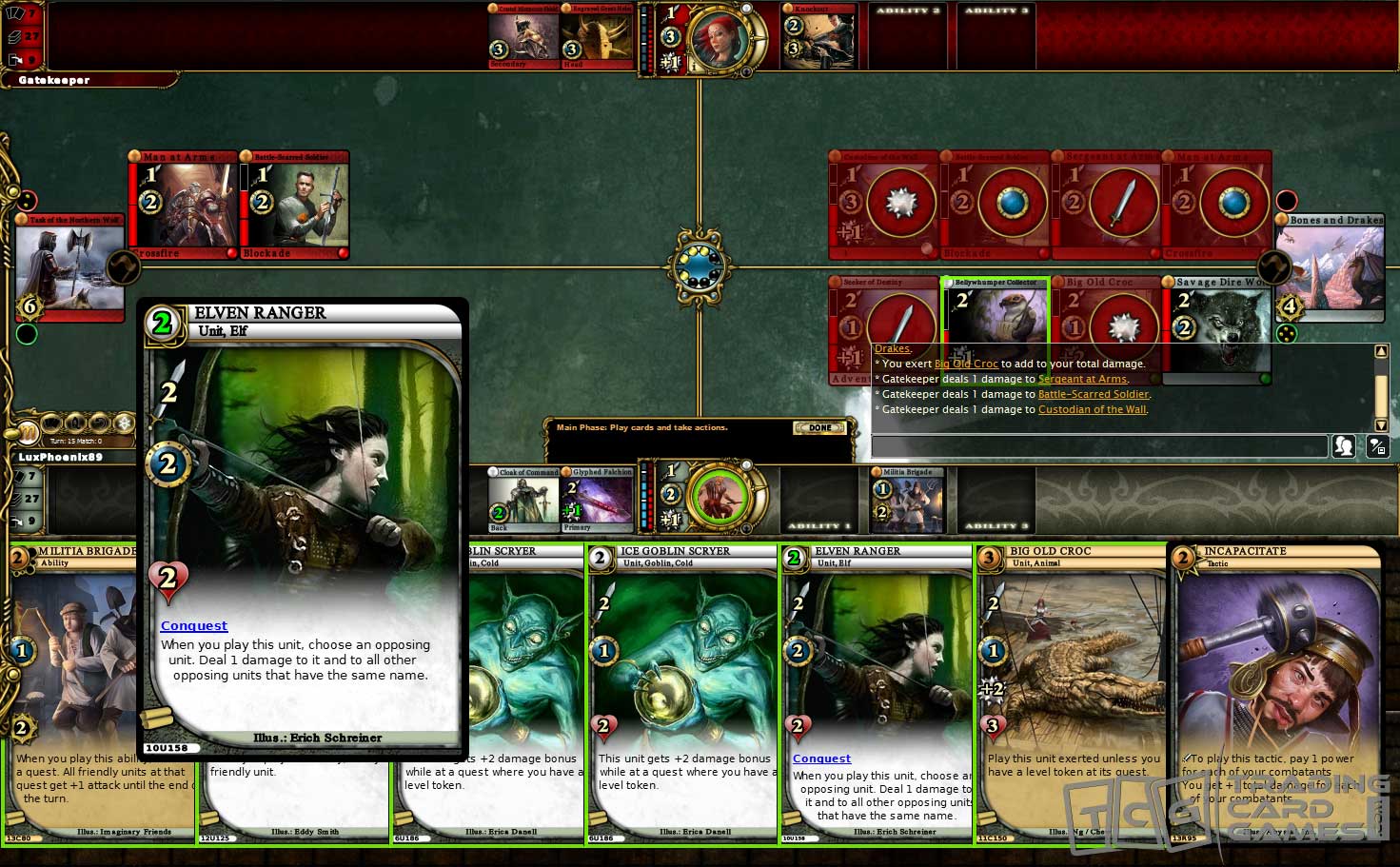Activate the Knockout ability card
Viewport: 1400px width, 867px height.
click(x=818, y=38)
